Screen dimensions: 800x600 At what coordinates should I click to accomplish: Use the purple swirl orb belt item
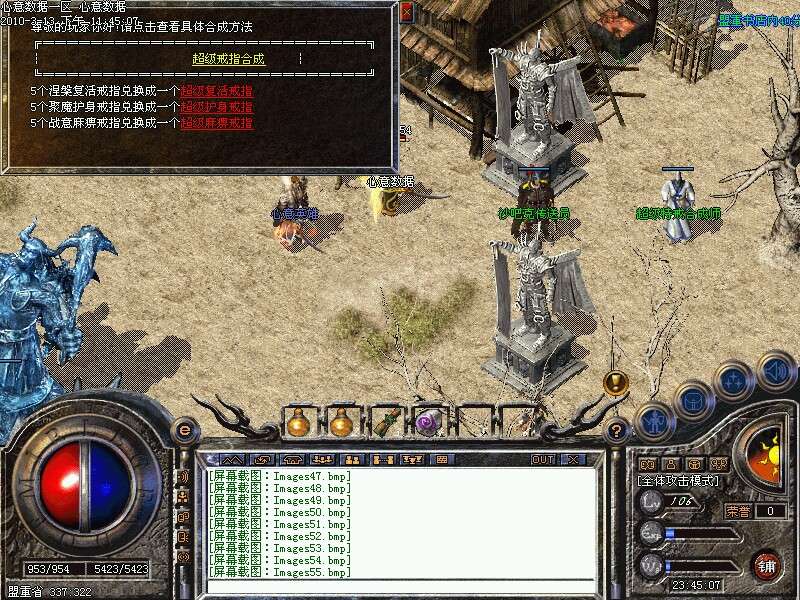coord(429,423)
